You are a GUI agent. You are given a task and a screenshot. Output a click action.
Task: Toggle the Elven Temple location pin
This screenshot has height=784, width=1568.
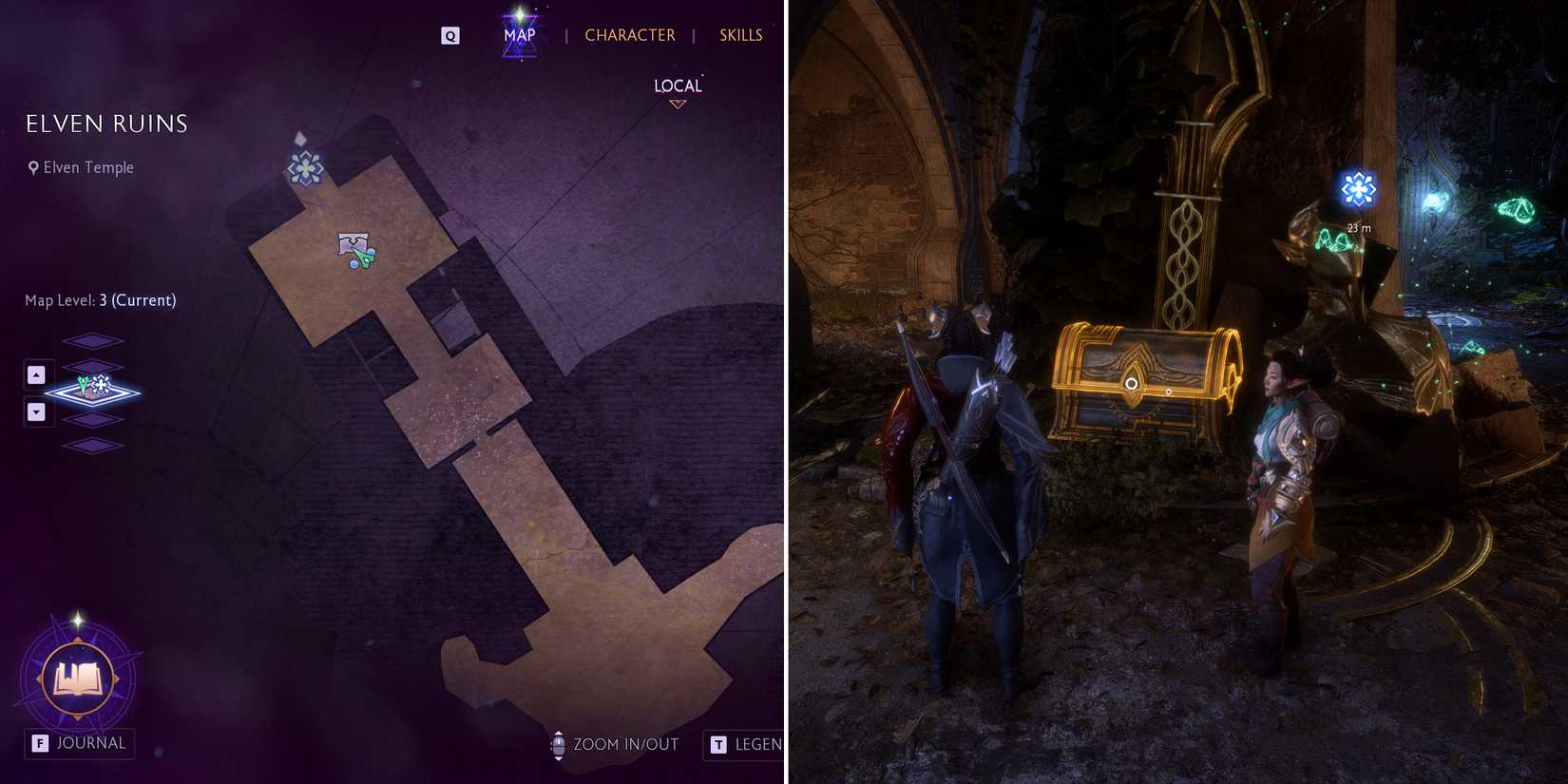coord(34,167)
